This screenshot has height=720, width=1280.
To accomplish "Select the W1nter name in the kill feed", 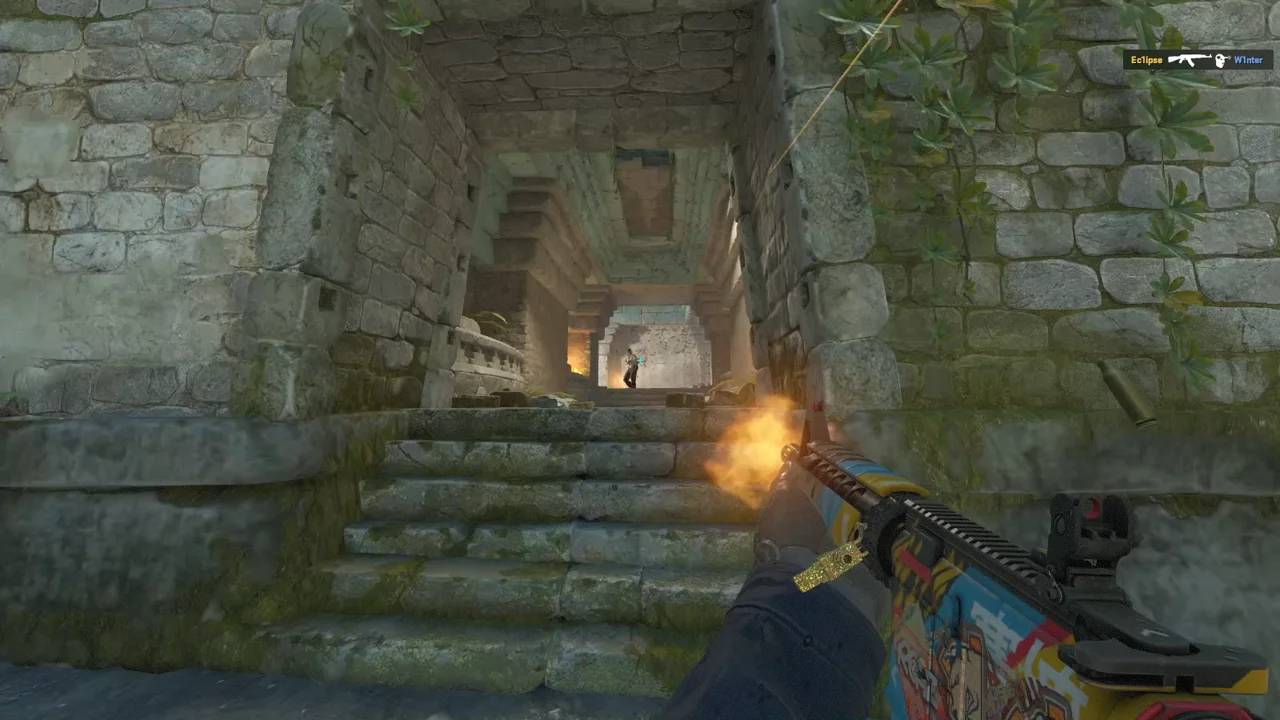I will point(1248,60).
